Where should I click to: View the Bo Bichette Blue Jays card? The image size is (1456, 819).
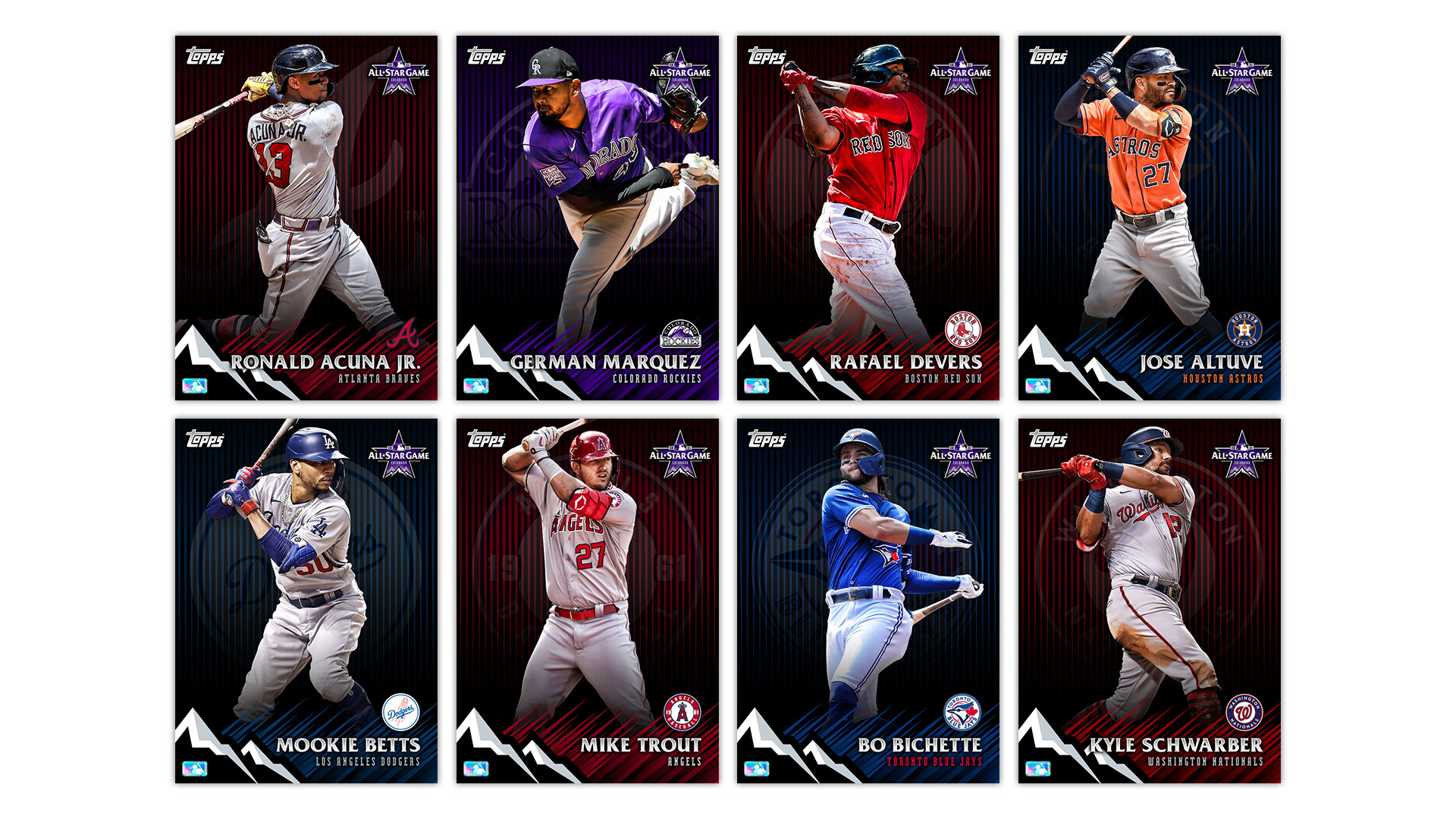click(x=868, y=601)
